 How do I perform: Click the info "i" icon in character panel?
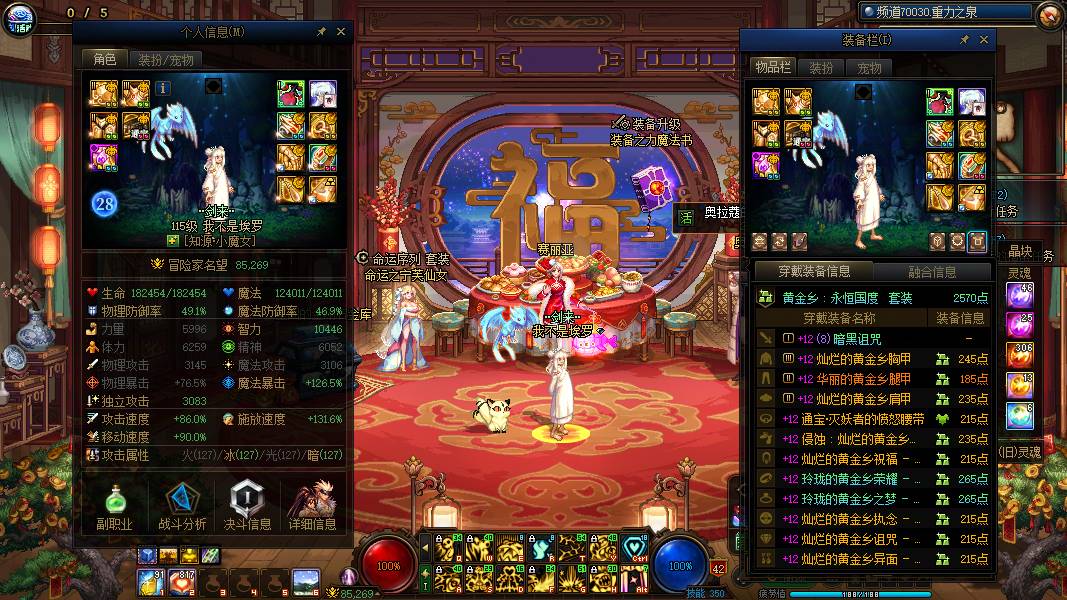click(163, 88)
